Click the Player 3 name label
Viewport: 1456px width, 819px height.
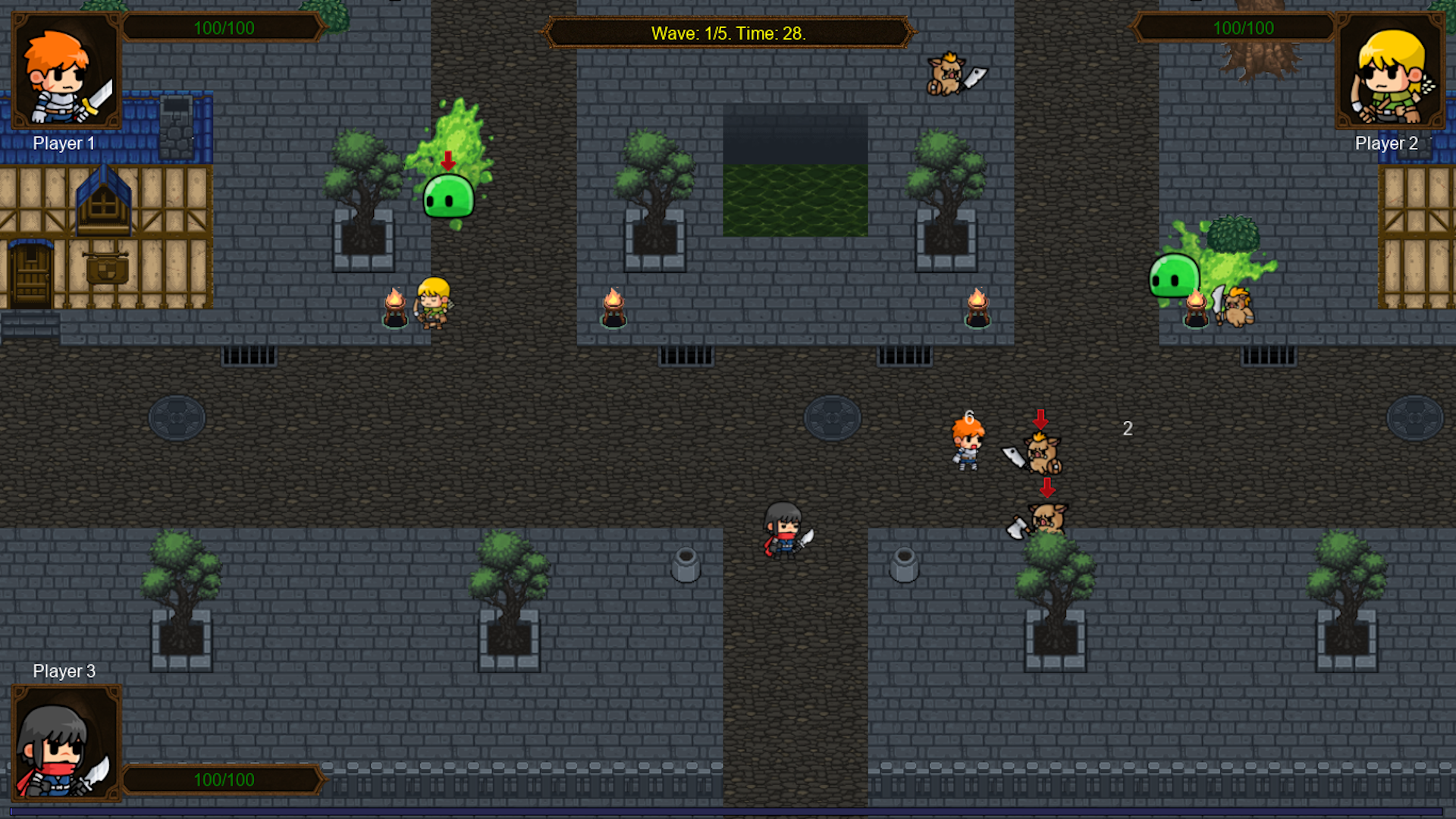coord(64,670)
